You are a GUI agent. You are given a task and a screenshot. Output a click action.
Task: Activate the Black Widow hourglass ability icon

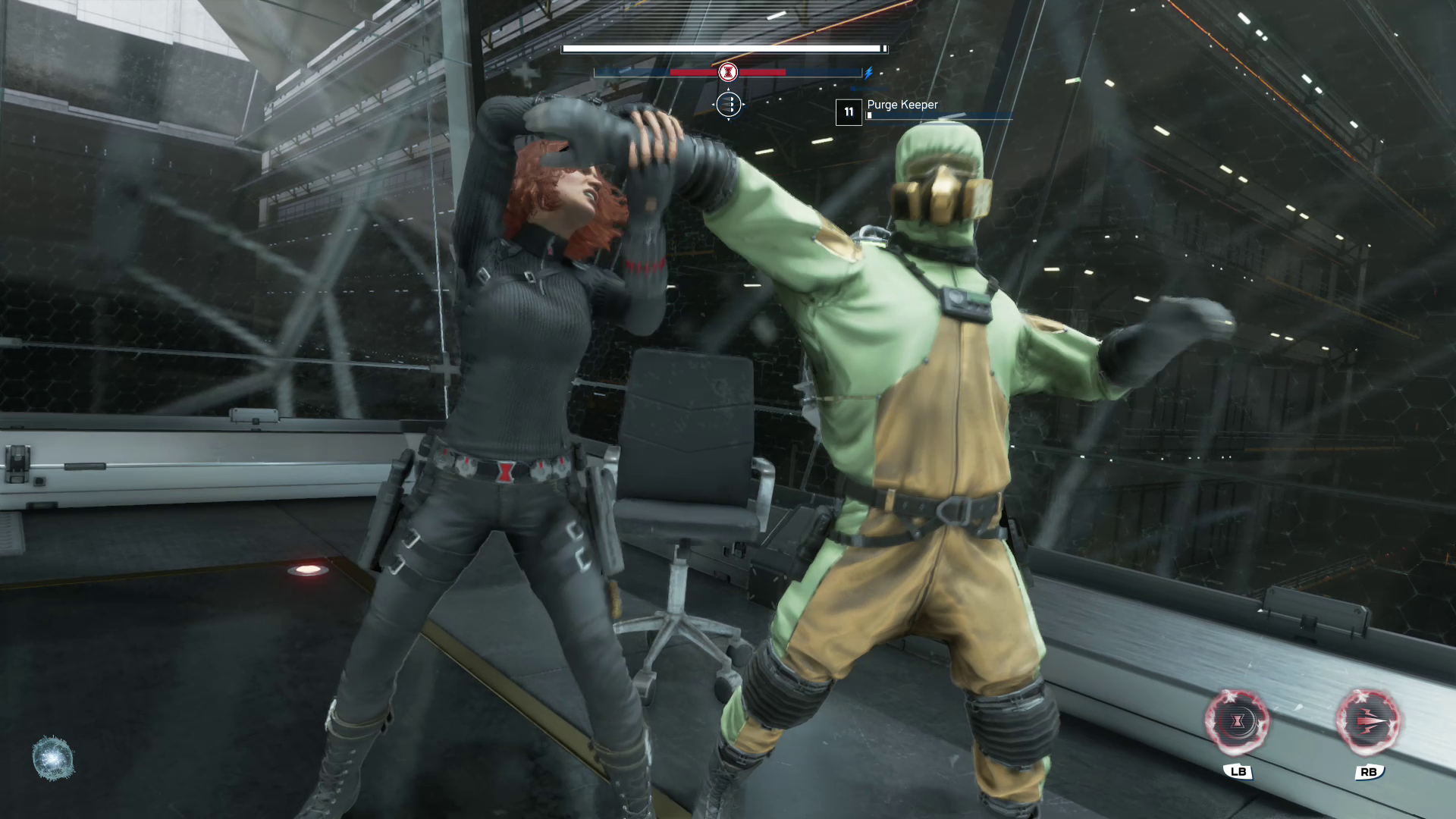[x=1238, y=721]
